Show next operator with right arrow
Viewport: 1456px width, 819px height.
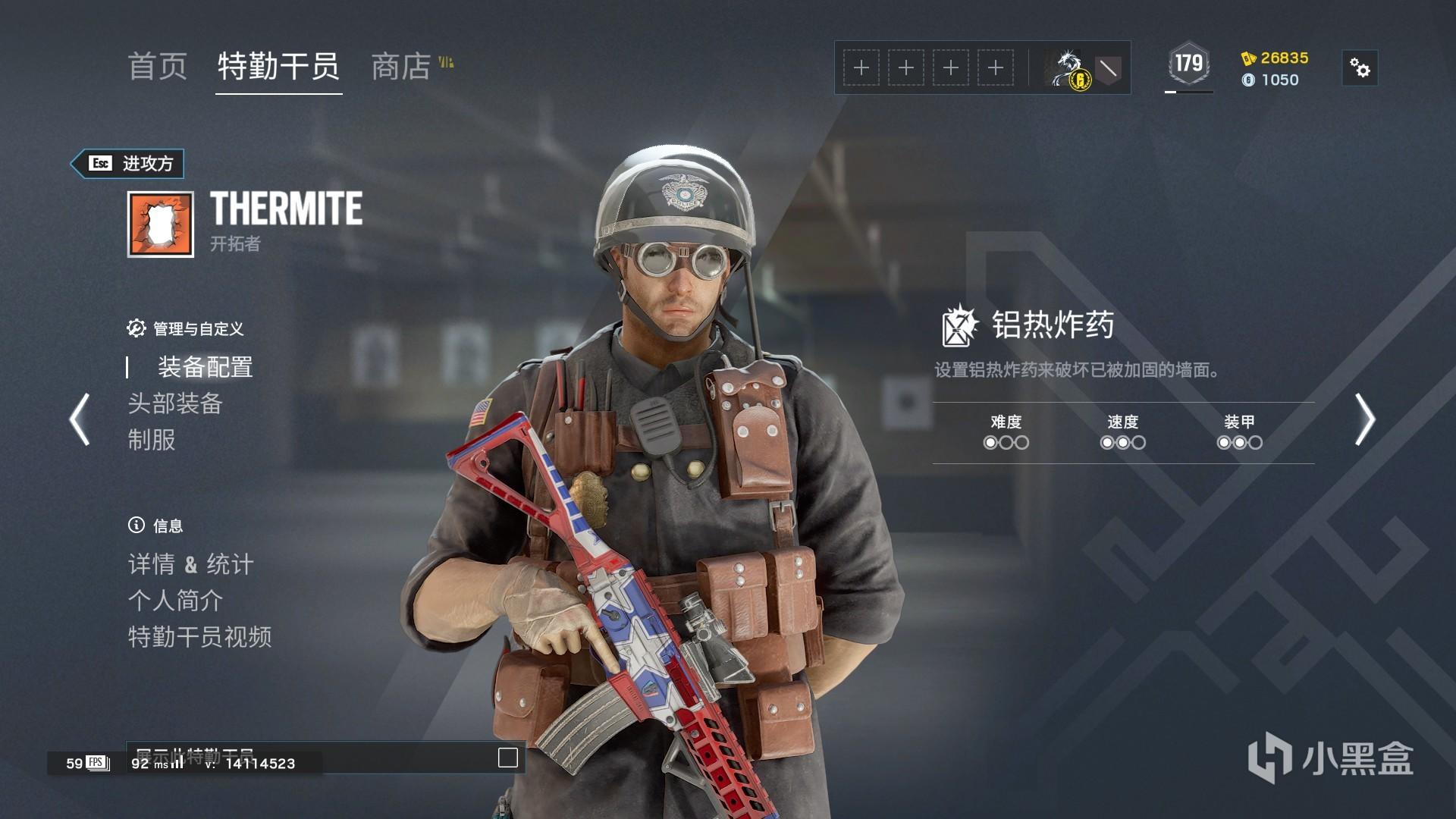[1364, 419]
